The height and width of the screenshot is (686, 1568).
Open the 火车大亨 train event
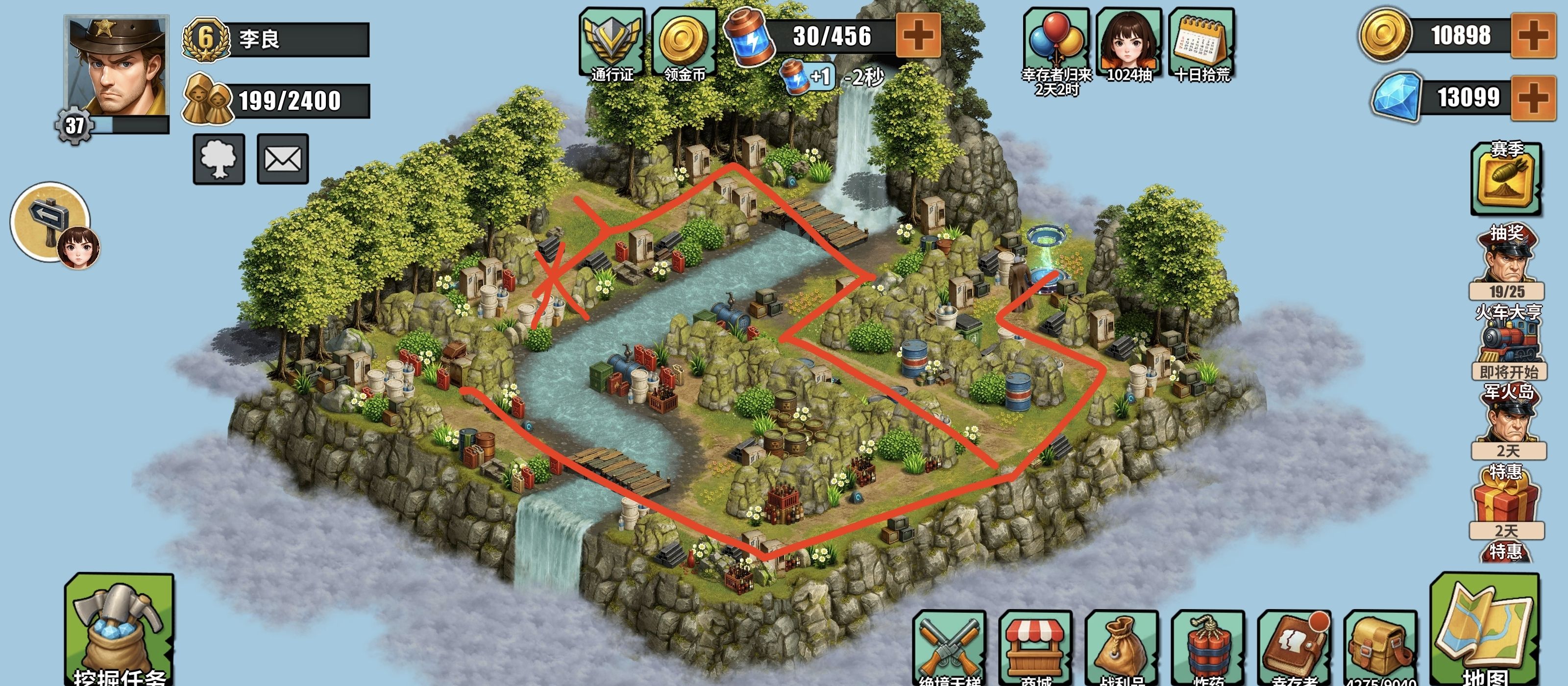pos(1508,341)
